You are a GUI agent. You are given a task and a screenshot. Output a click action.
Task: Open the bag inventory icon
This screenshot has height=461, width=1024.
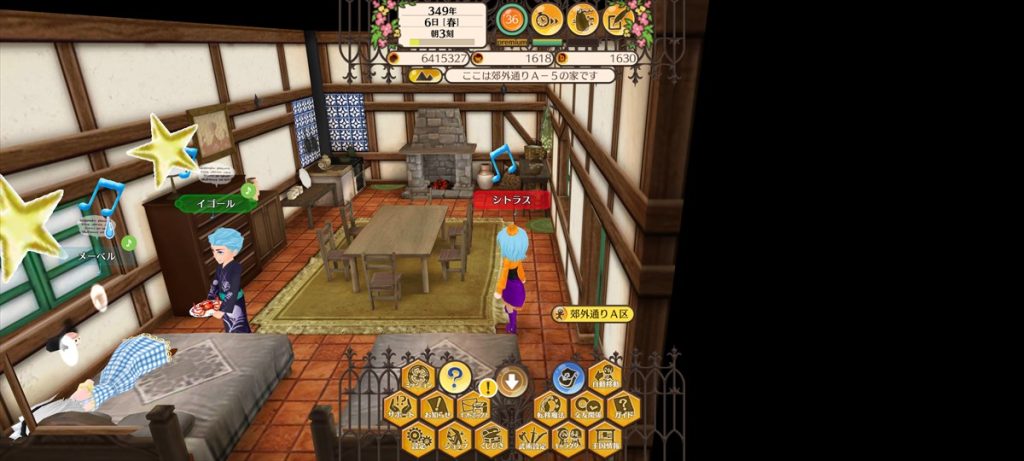point(582,18)
